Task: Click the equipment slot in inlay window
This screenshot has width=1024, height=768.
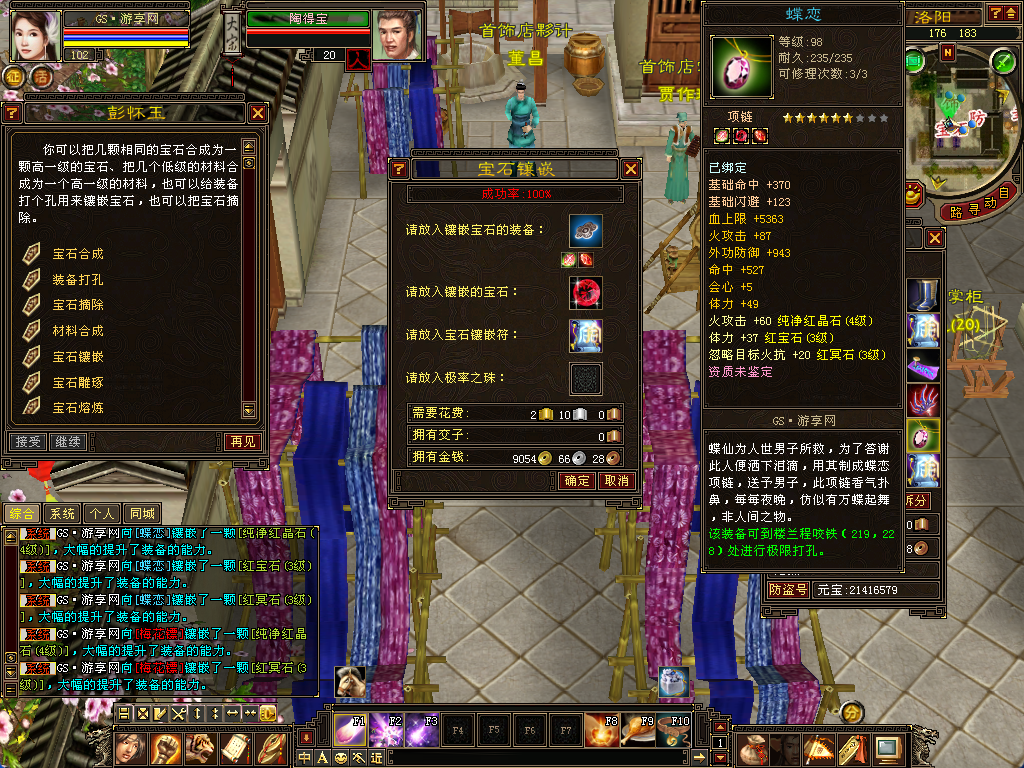Action: (x=586, y=231)
